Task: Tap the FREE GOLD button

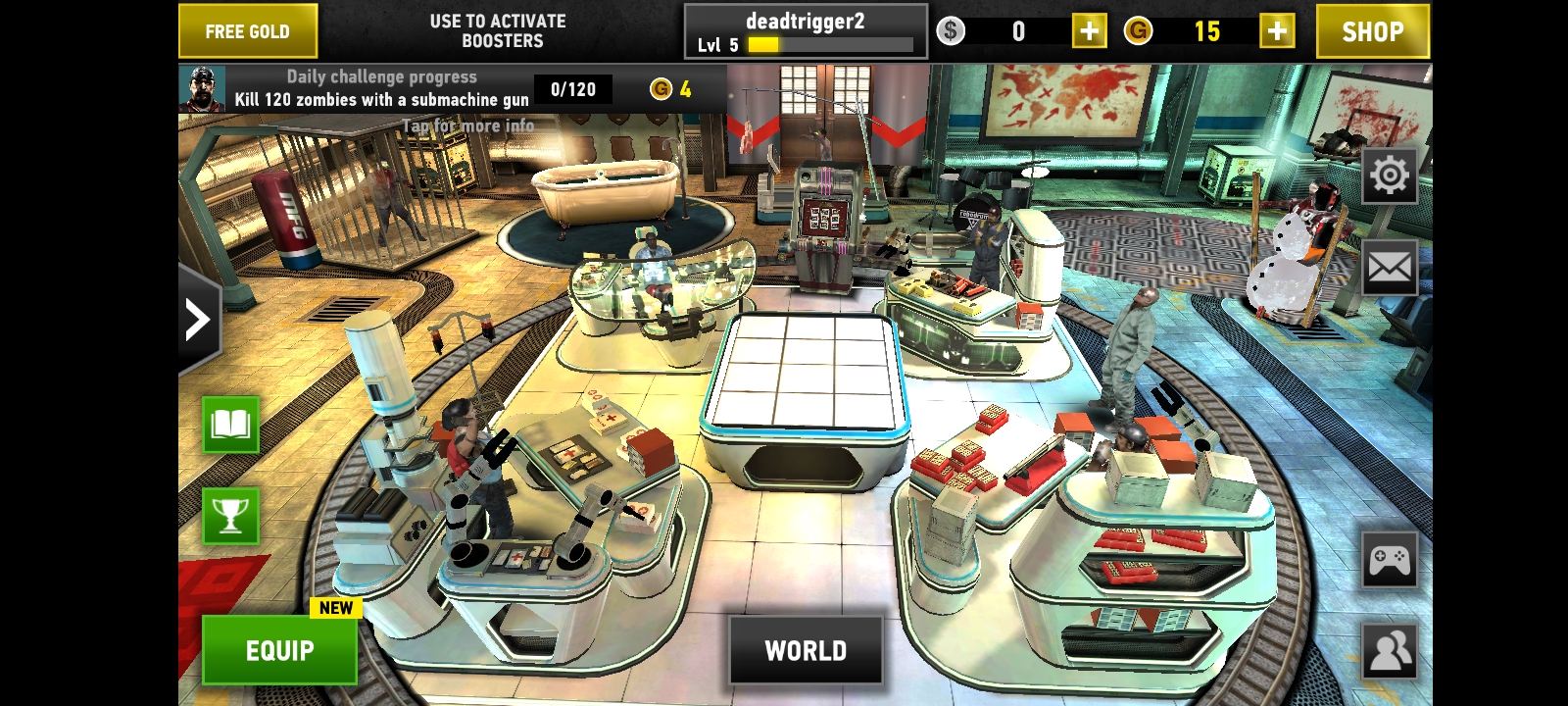Action: pos(247,31)
